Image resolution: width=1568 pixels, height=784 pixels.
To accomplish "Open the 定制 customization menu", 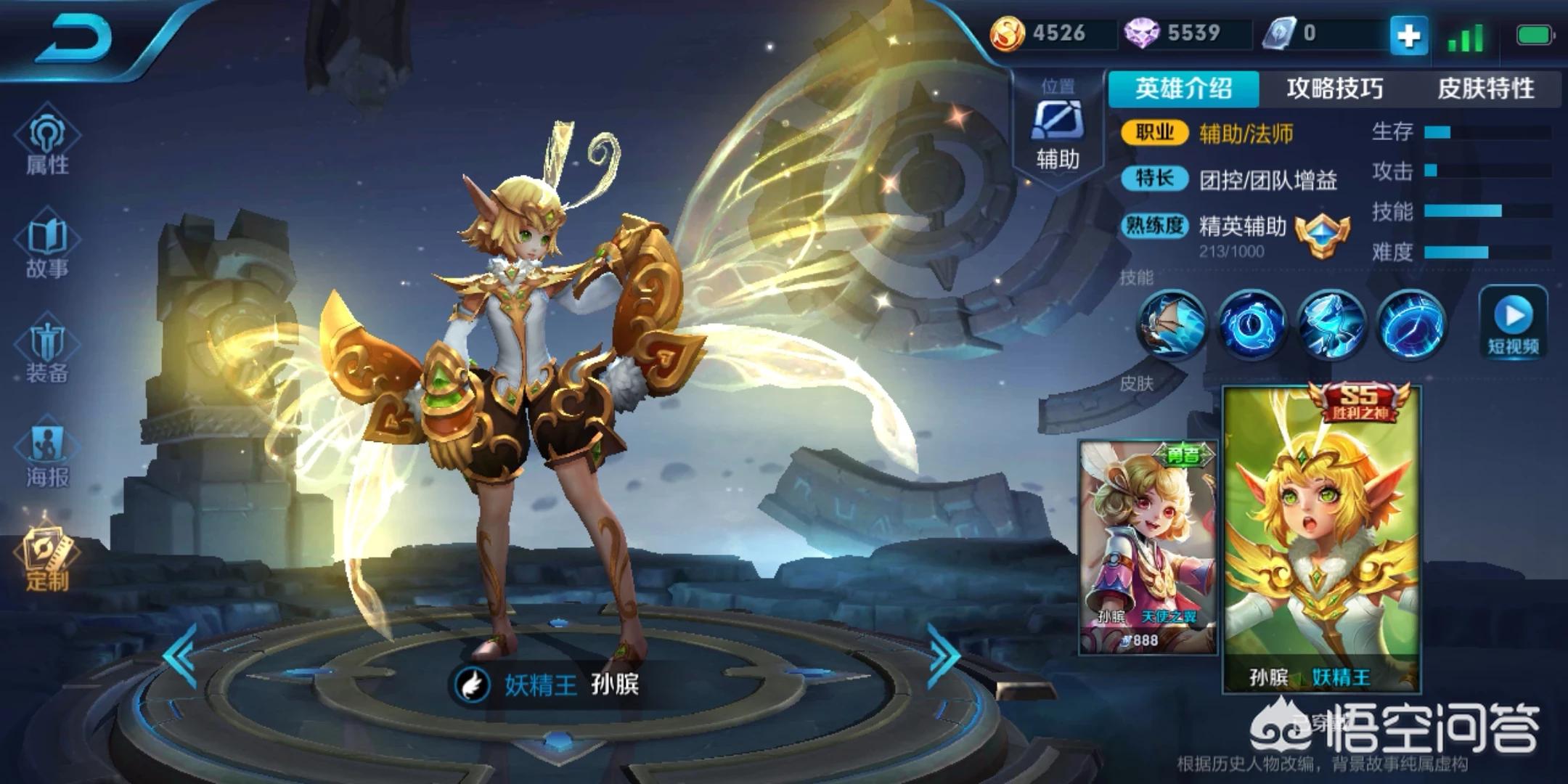I will 47,559.
